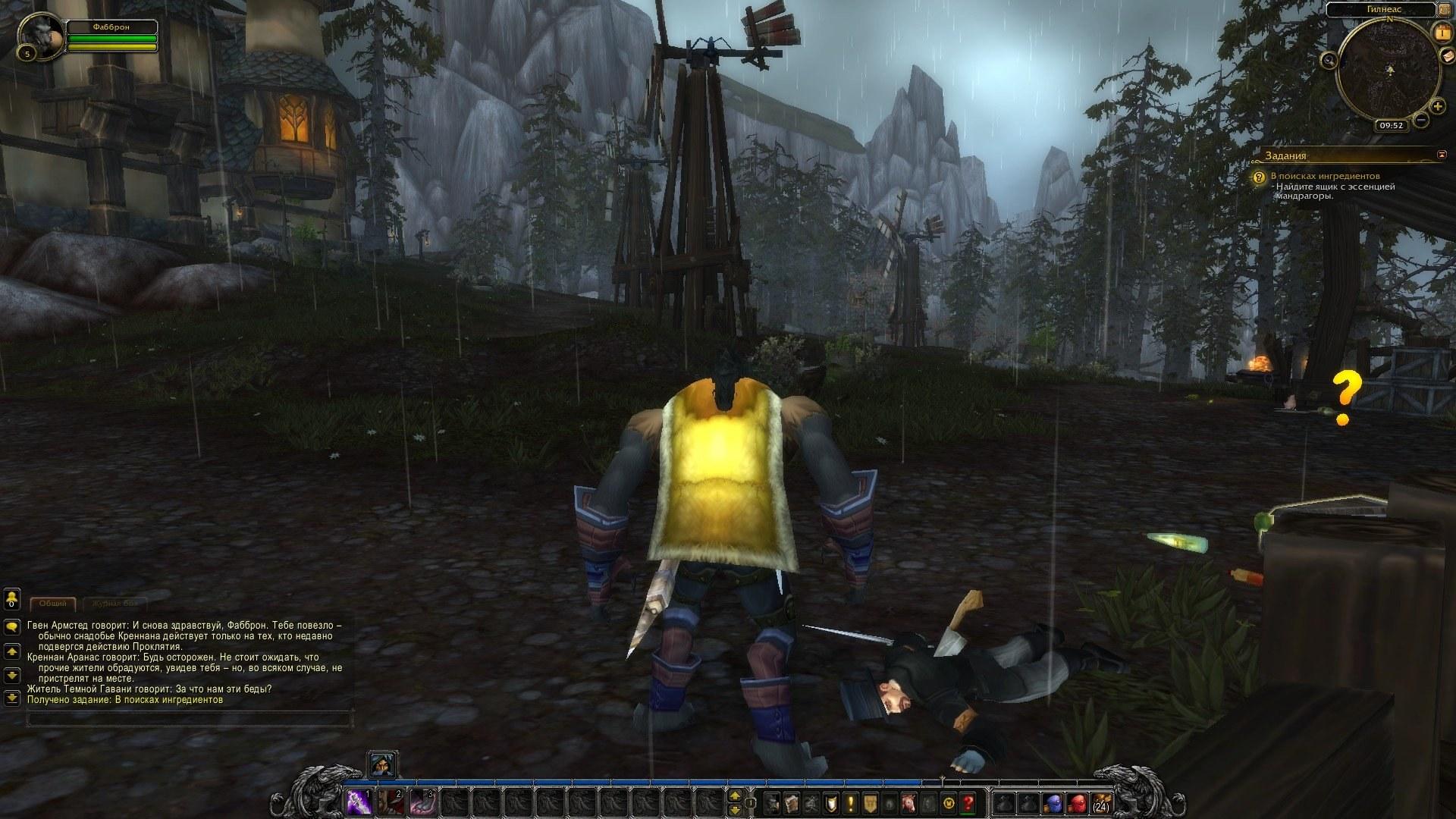Use the ability in action slot 2
Screen dimensions: 1456x819
coord(390,802)
